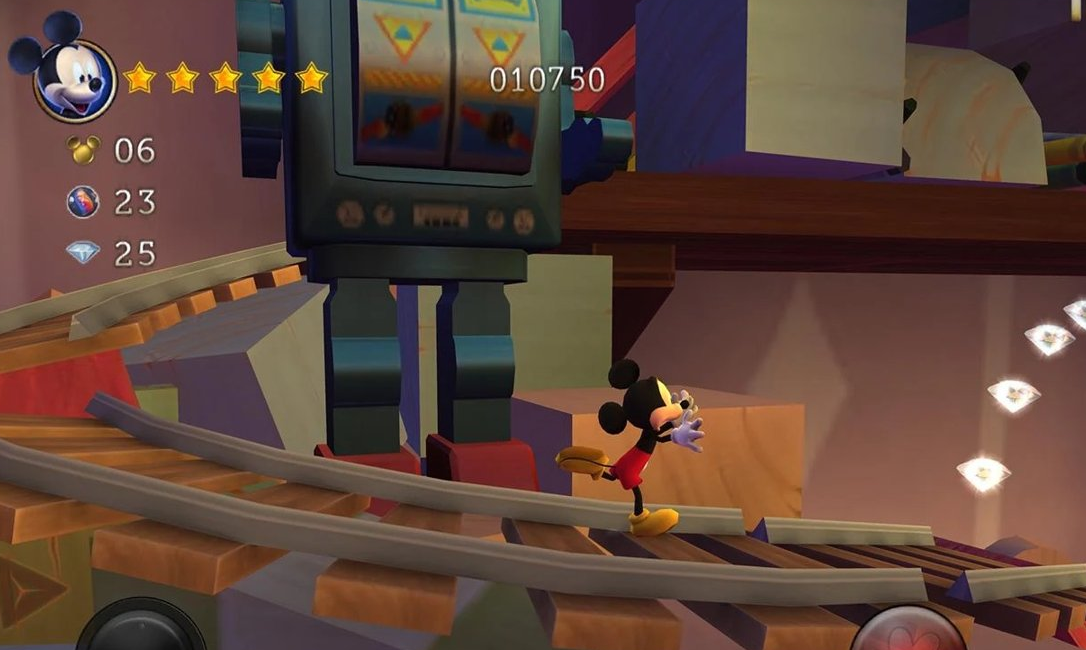Touch the dark virtual joystick pad
Screen dimensions: 1086x650
coord(141,630)
